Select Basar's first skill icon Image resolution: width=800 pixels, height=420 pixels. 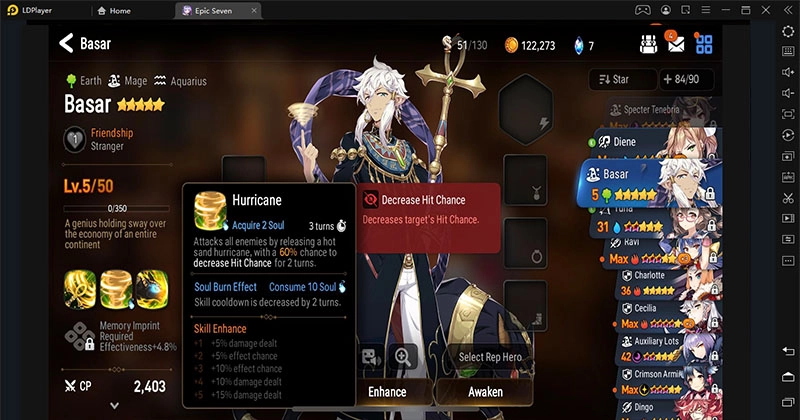click(82, 289)
